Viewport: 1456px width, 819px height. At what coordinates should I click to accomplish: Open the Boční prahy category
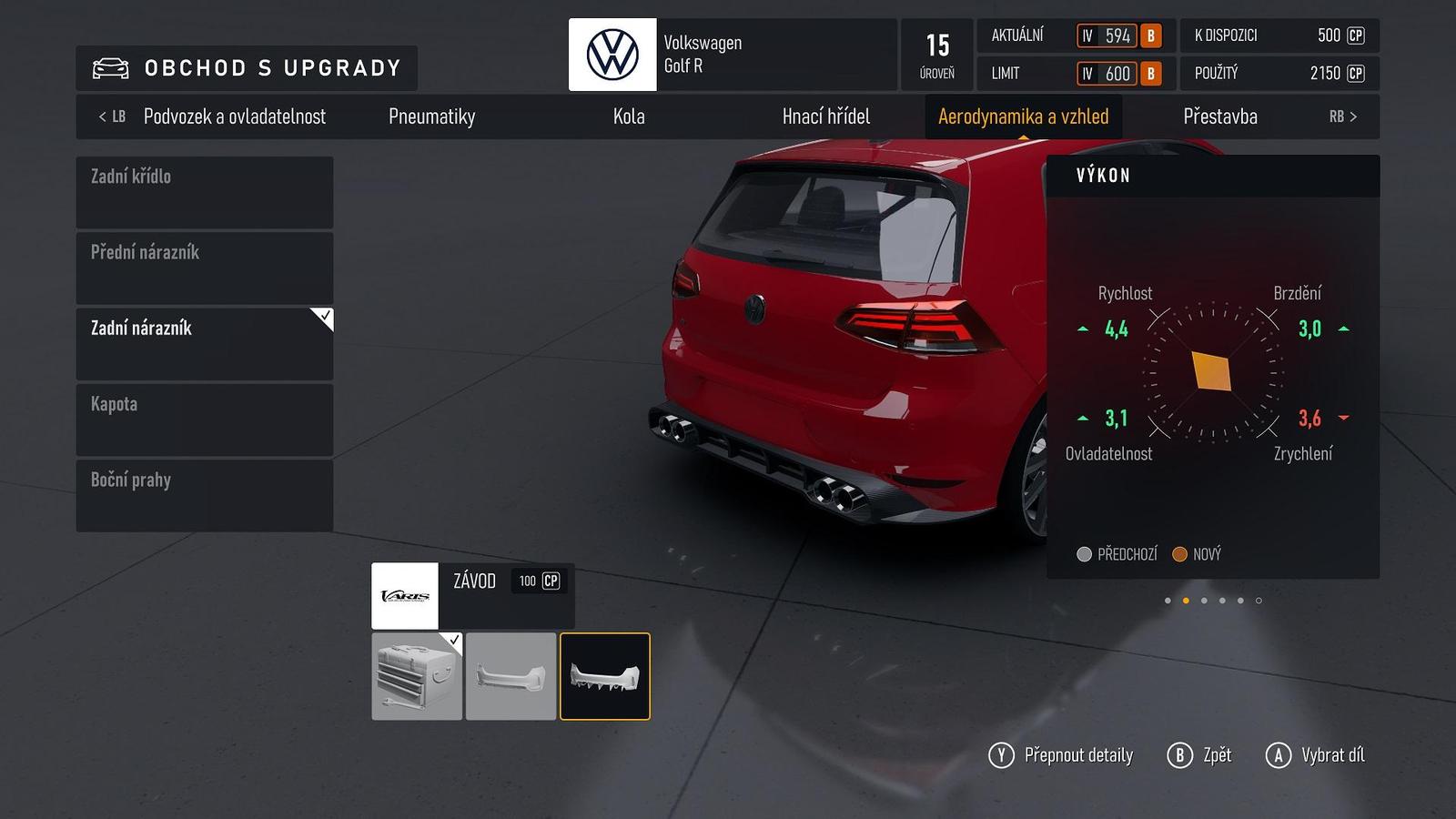coord(204,495)
